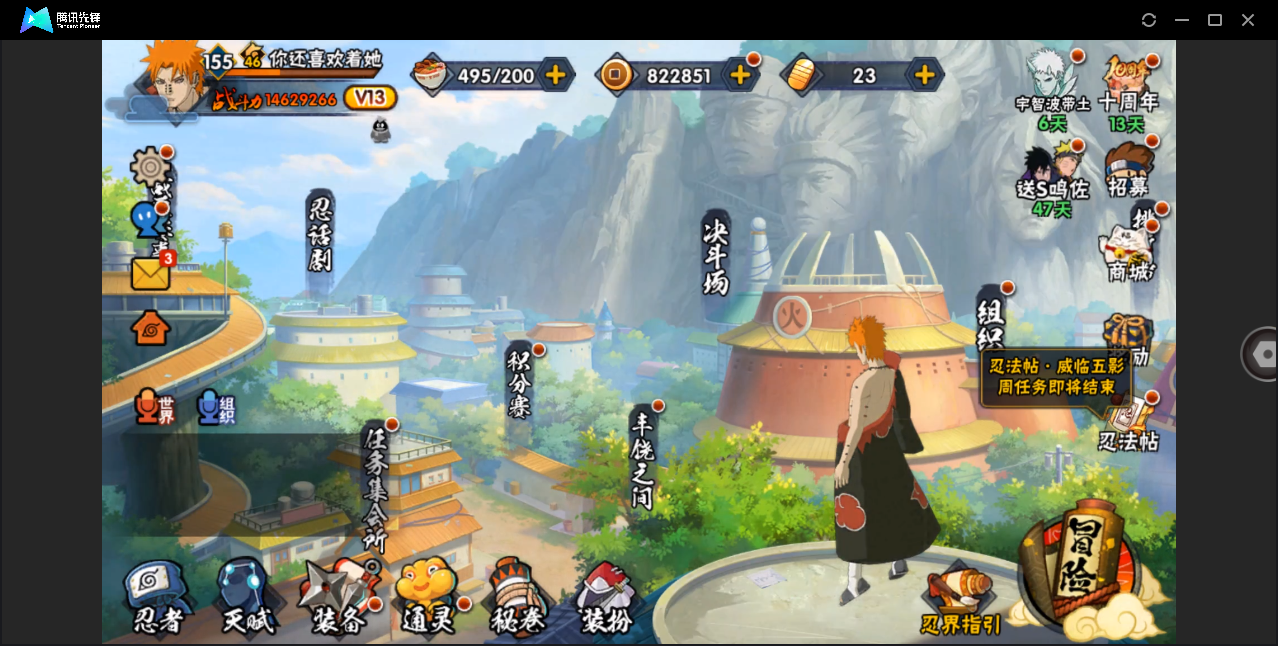Open the 招募 recruit screen
This screenshot has height=646, width=1278.
click(x=1128, y=170)
